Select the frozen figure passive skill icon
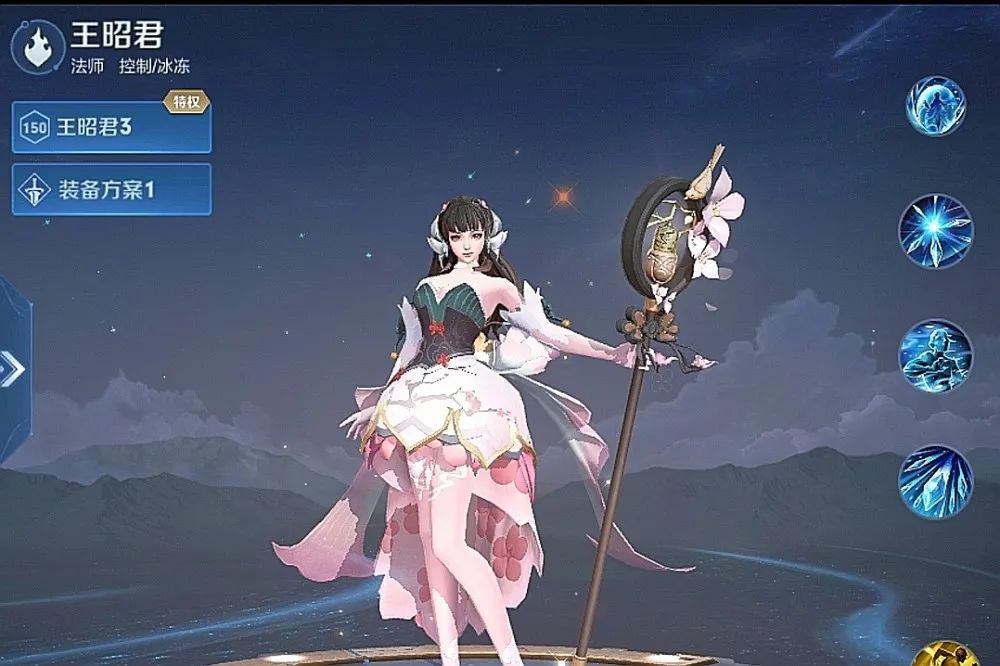1000x666 pixels. coord(935,106)
